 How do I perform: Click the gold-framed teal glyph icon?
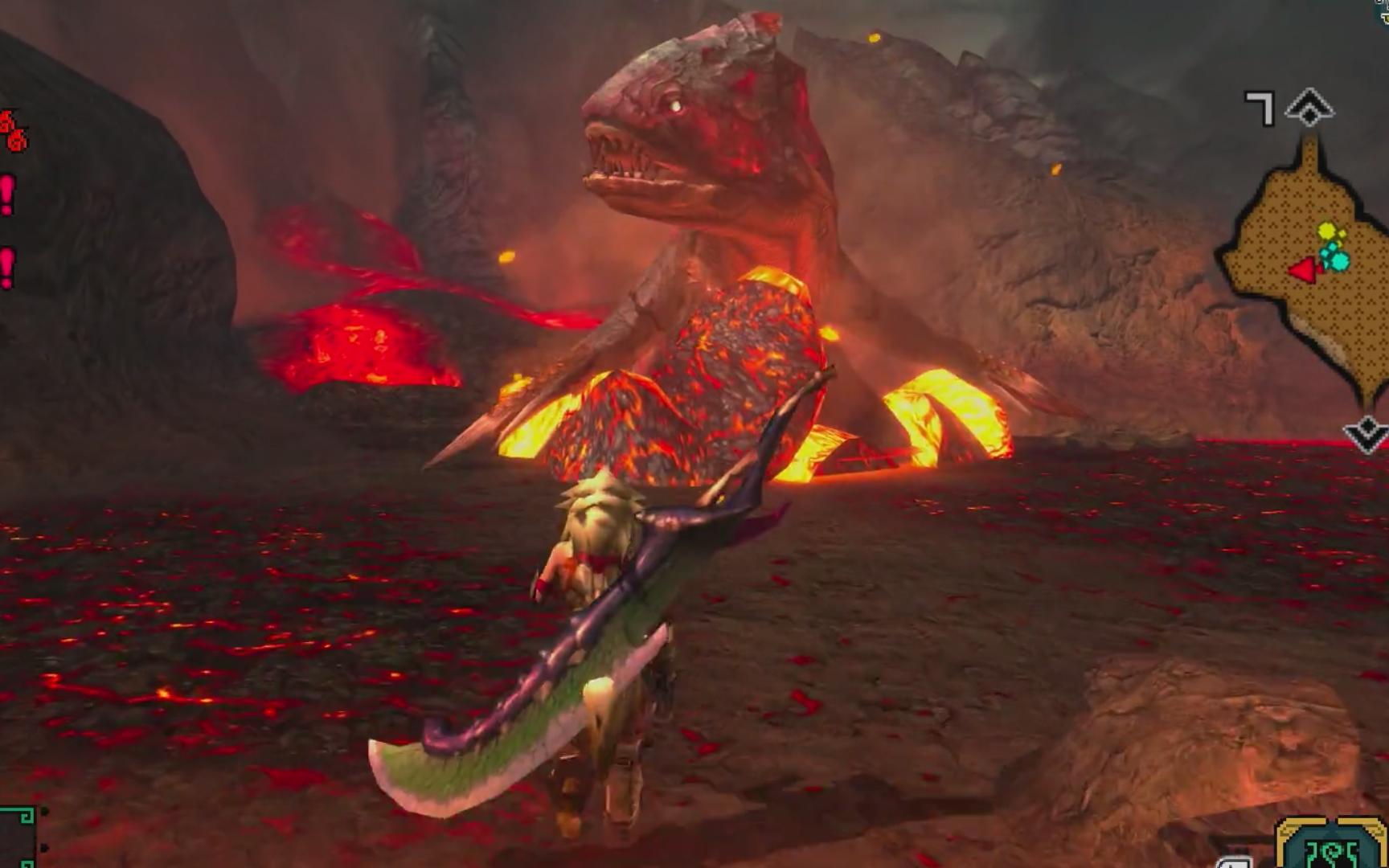pos(1330,846)
